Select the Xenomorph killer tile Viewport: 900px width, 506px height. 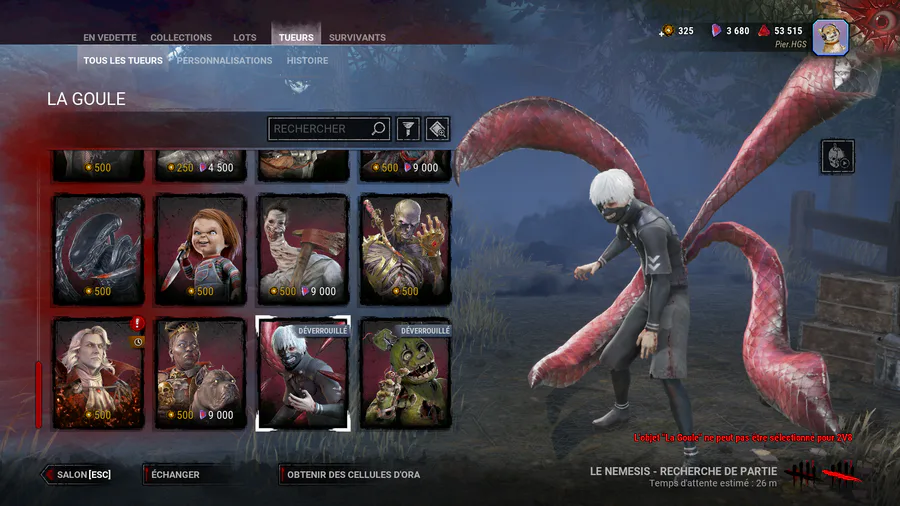click(98, 248)
